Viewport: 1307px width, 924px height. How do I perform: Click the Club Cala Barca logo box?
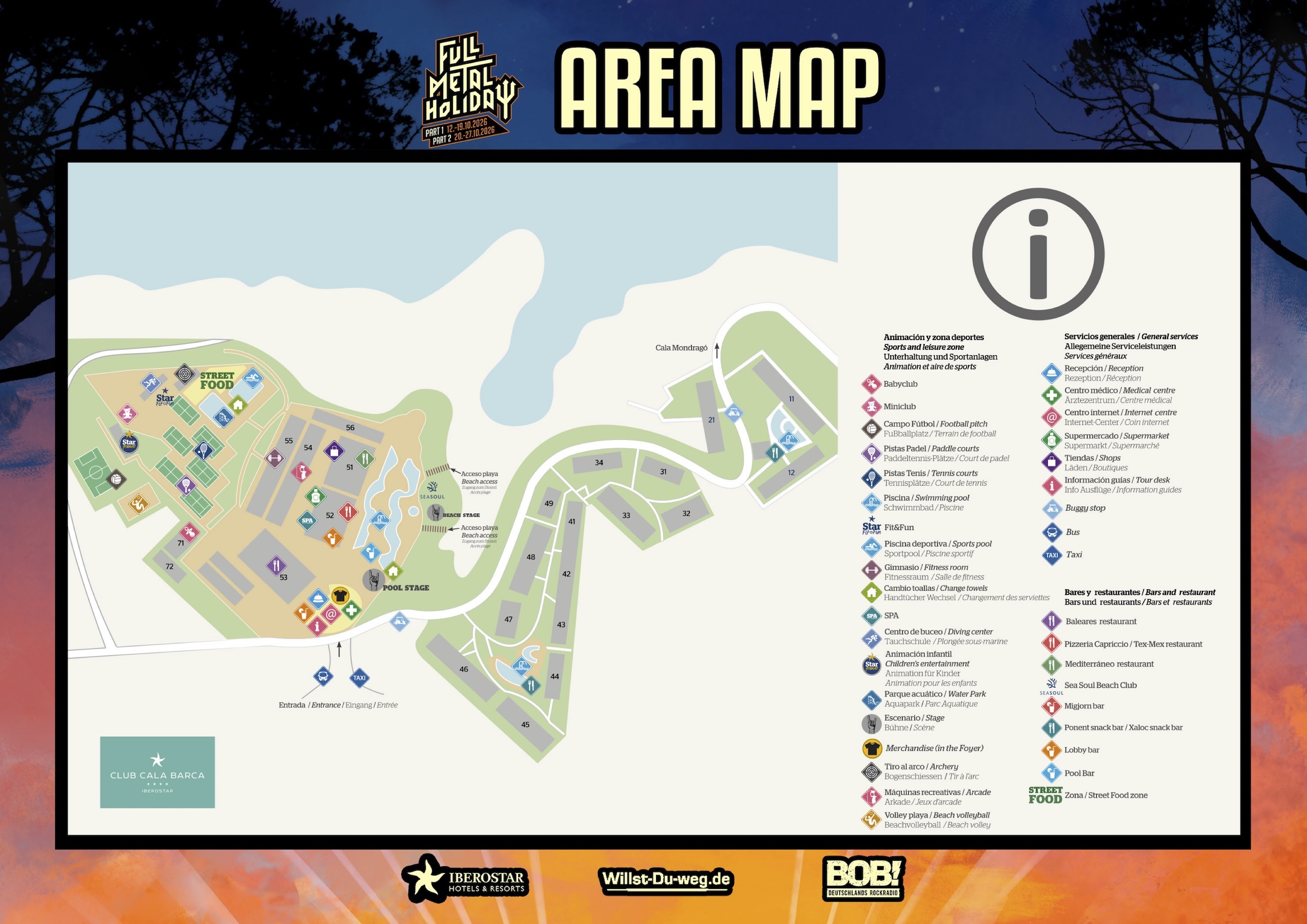click(158, 772)
